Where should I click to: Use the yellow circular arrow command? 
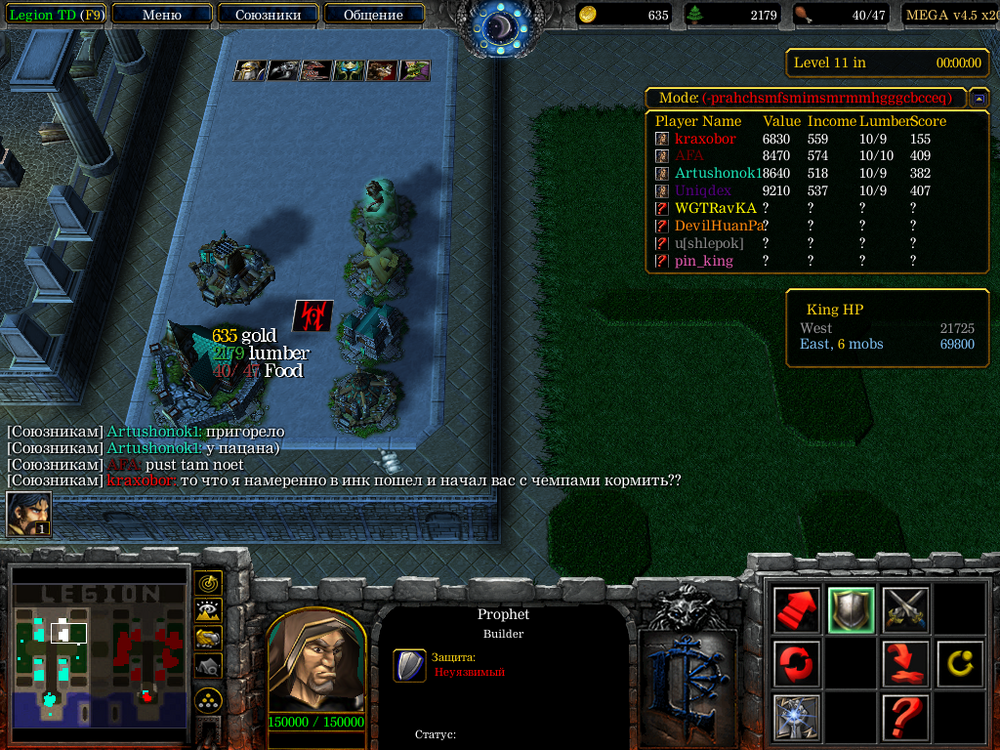point(960,663)
